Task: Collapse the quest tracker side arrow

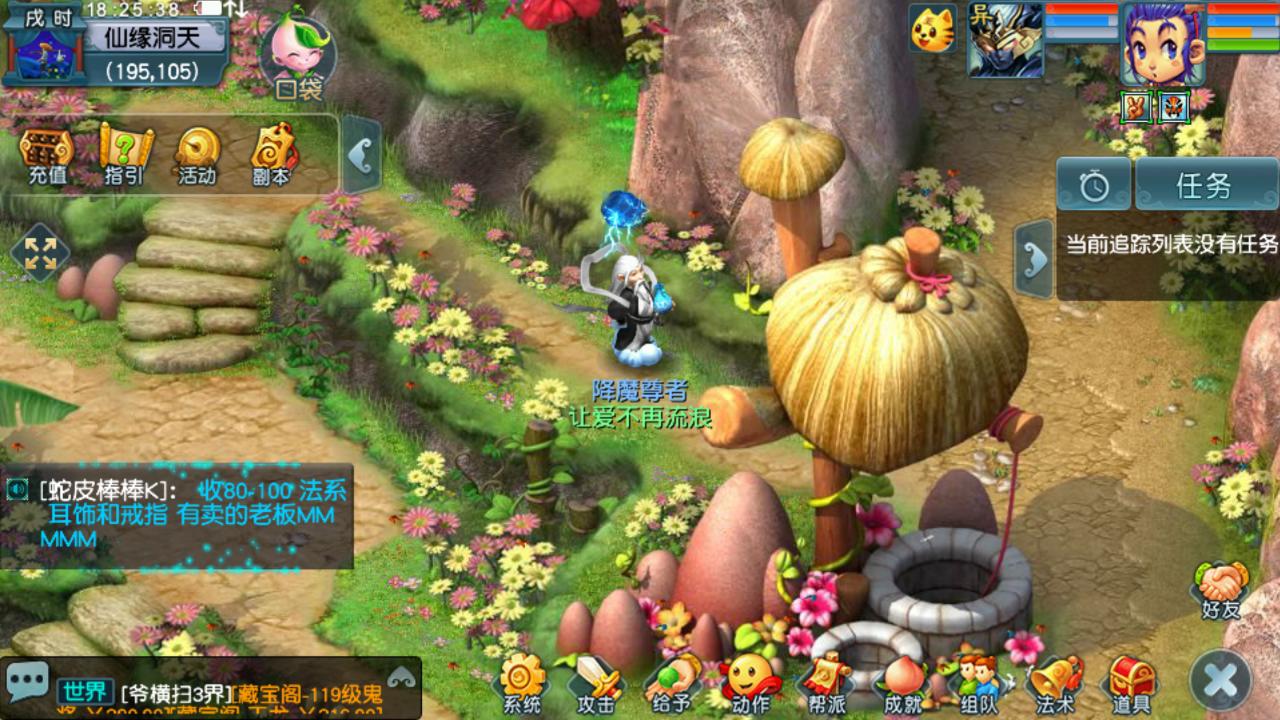Action: [1035, 259]
